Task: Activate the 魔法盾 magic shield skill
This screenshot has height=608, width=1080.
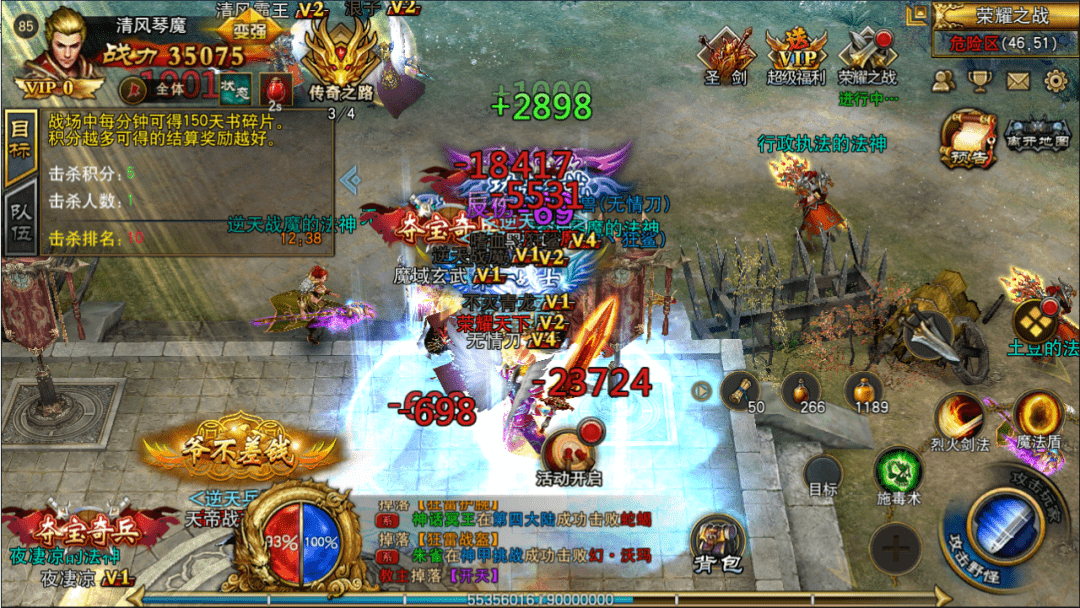Action: pyautogui.click(x=1037, y=414)
